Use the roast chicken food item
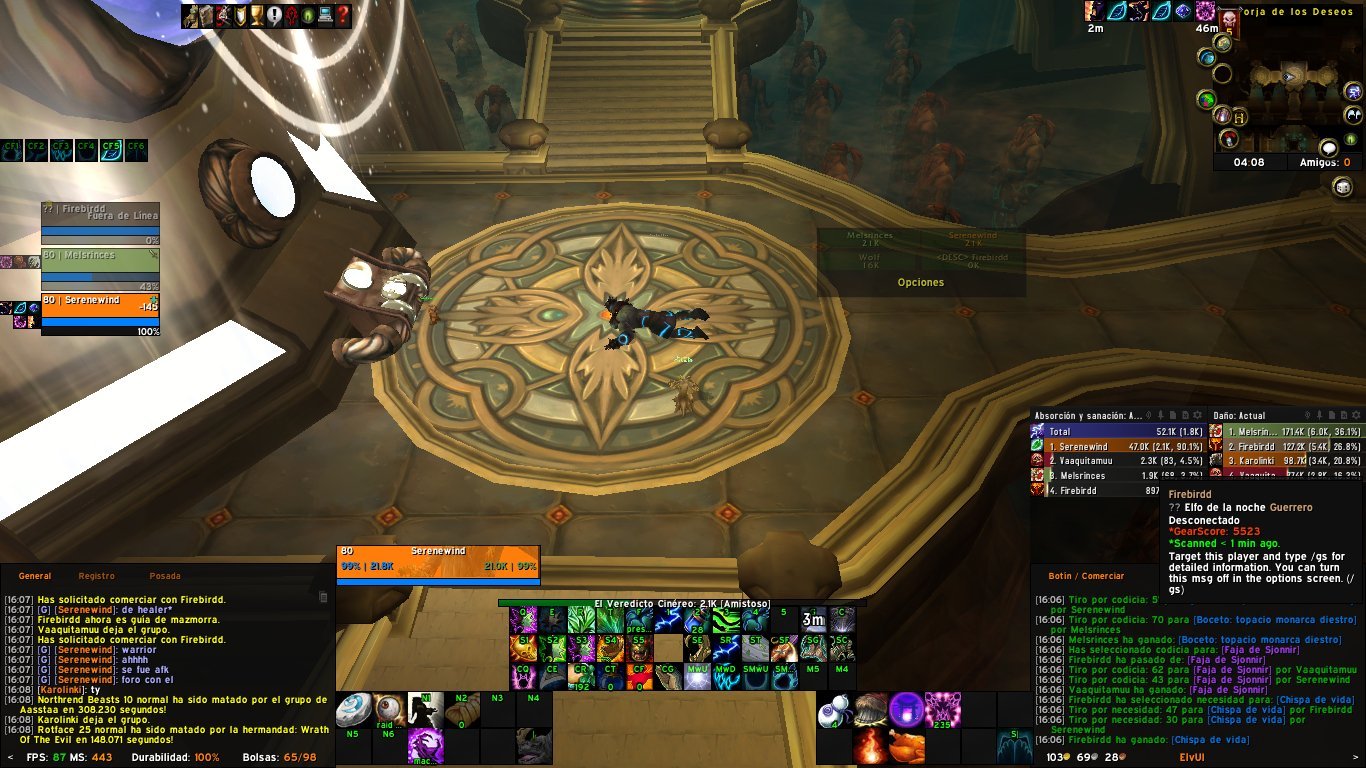1366x768 pixels. (x=907, y=746)
